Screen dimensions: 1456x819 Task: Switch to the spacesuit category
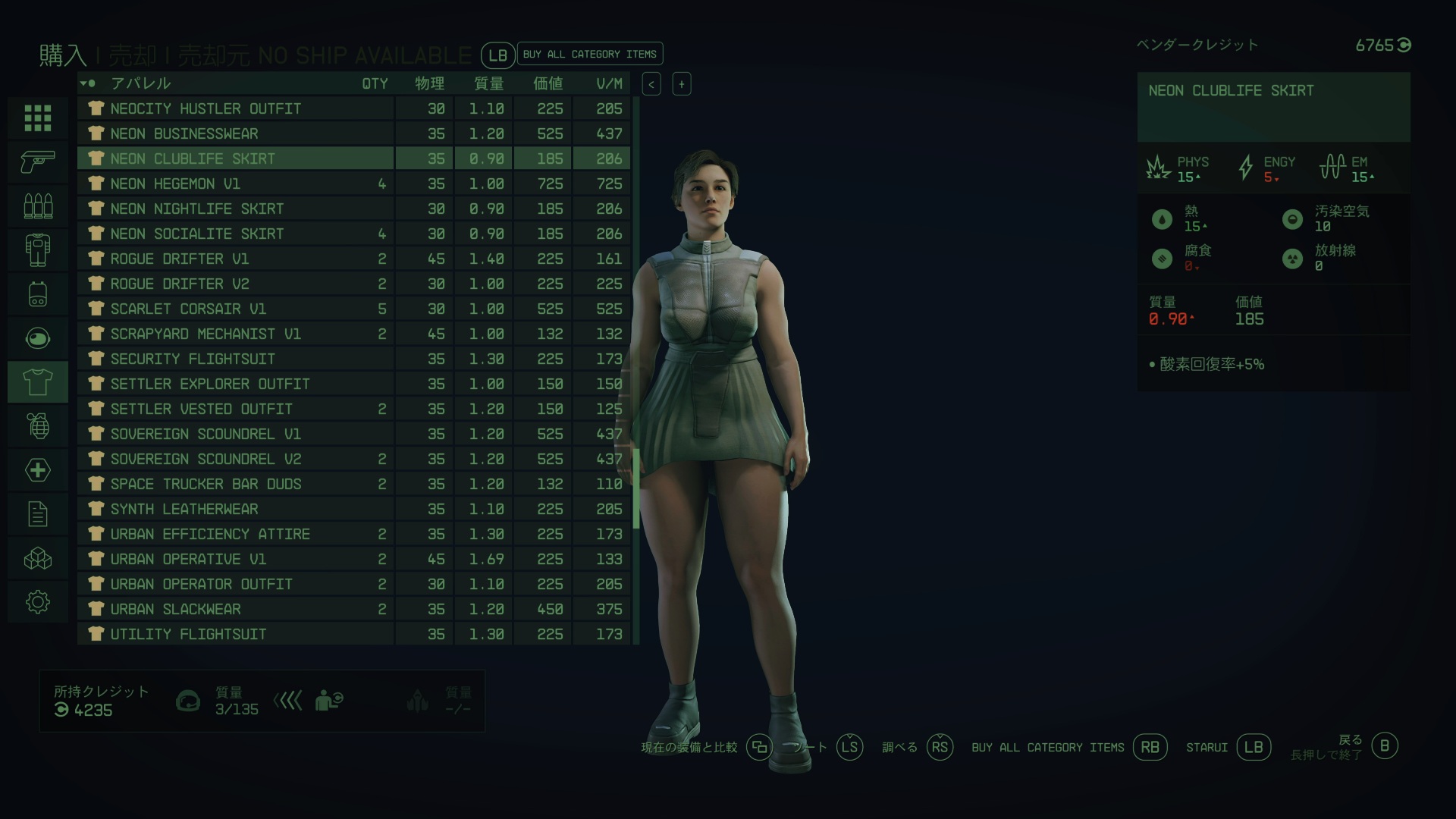tap(38, 249)
